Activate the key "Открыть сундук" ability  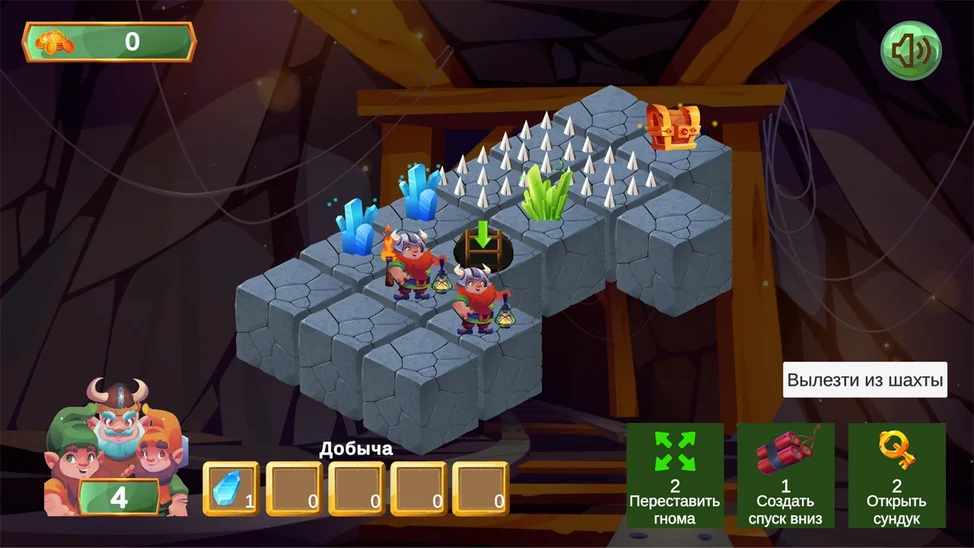click(x=896, y=475)
